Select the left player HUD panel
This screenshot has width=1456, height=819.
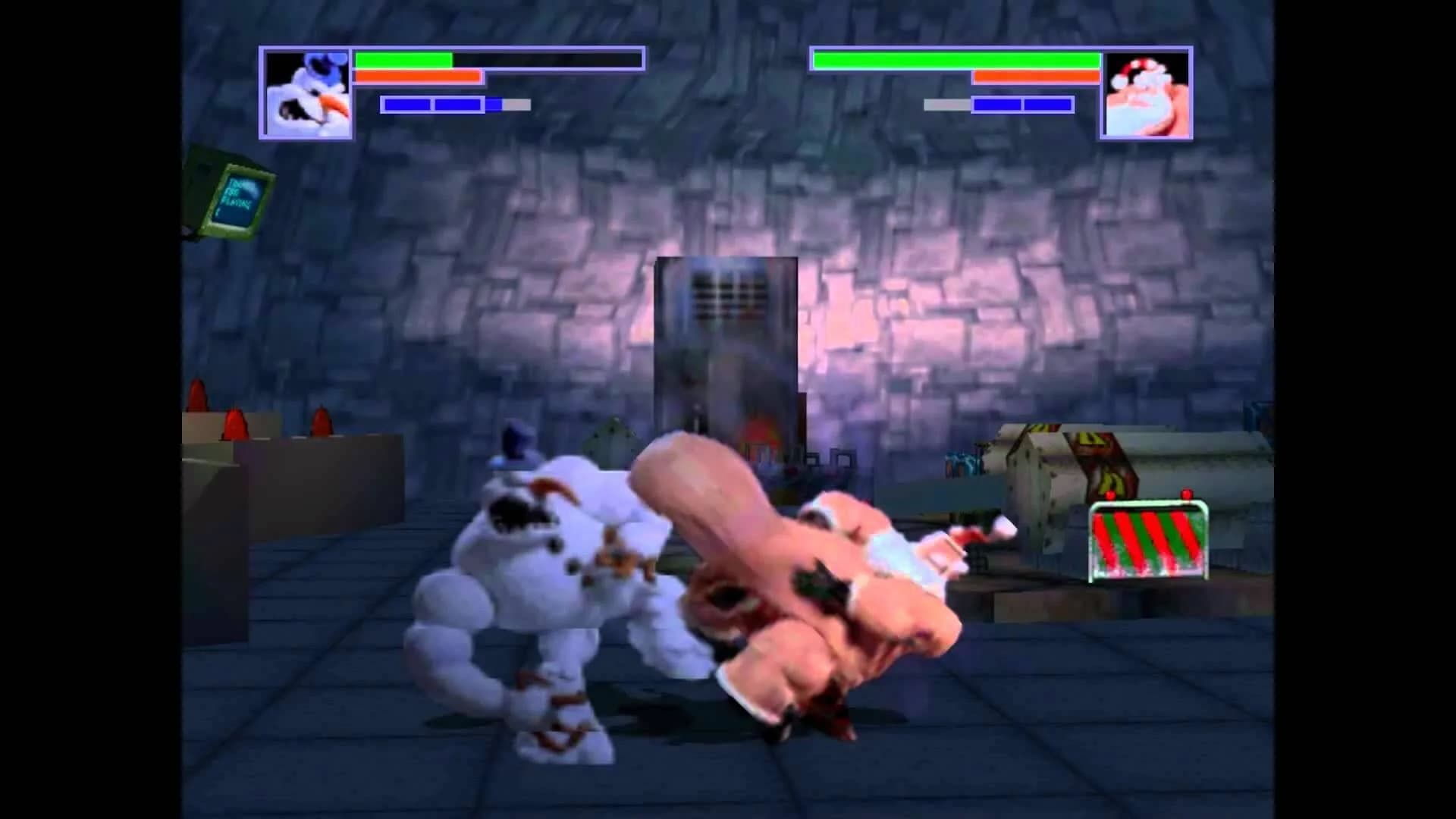tap(455, 91)
